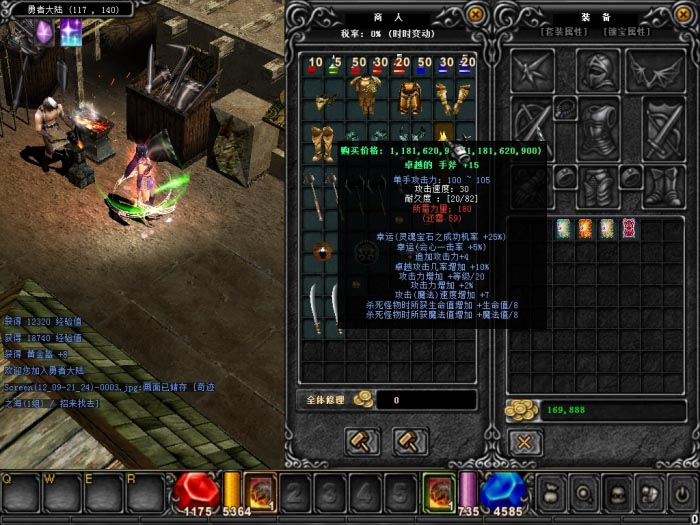
Task: Click the second hammer repair button
Action: pyautogui.click(x=406, y=440)
